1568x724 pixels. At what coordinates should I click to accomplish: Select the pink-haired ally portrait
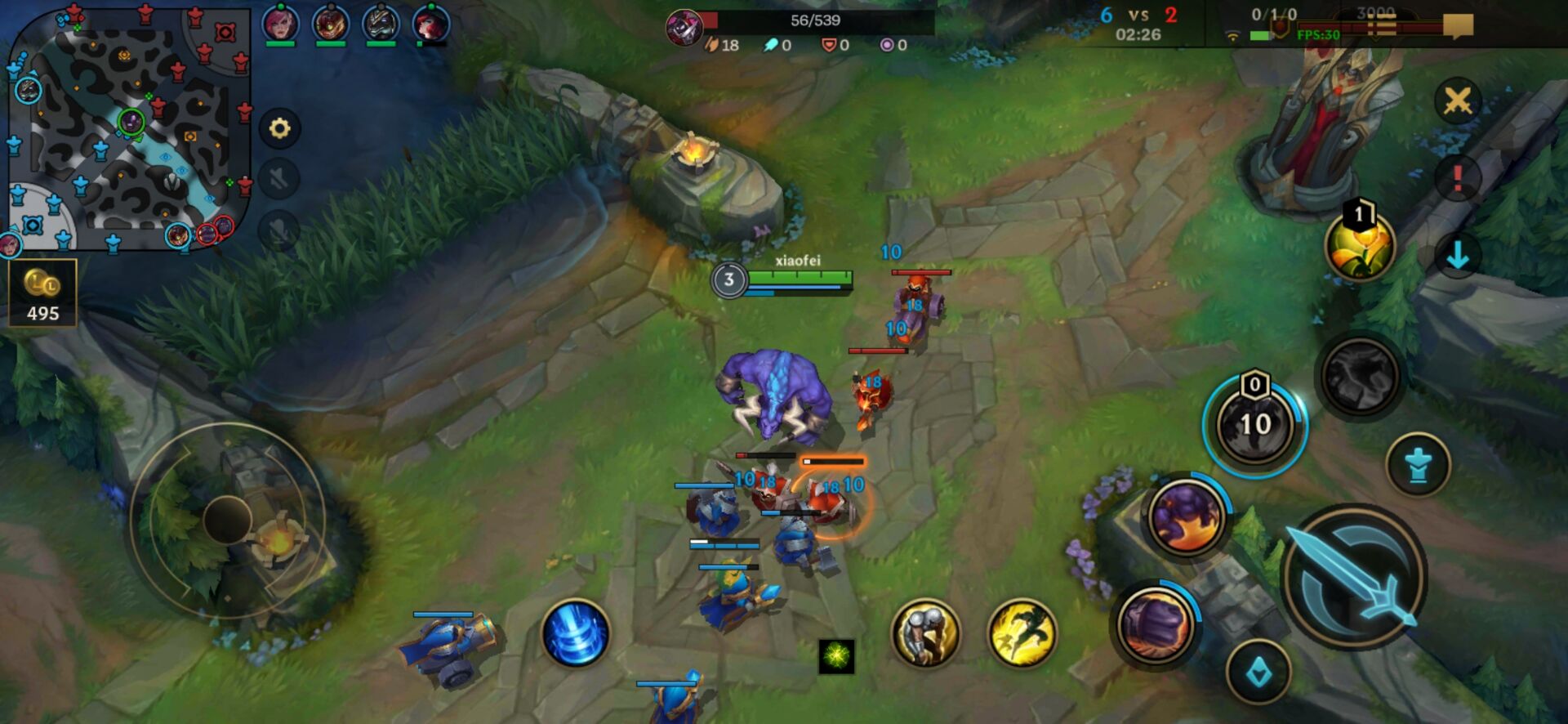280,24
